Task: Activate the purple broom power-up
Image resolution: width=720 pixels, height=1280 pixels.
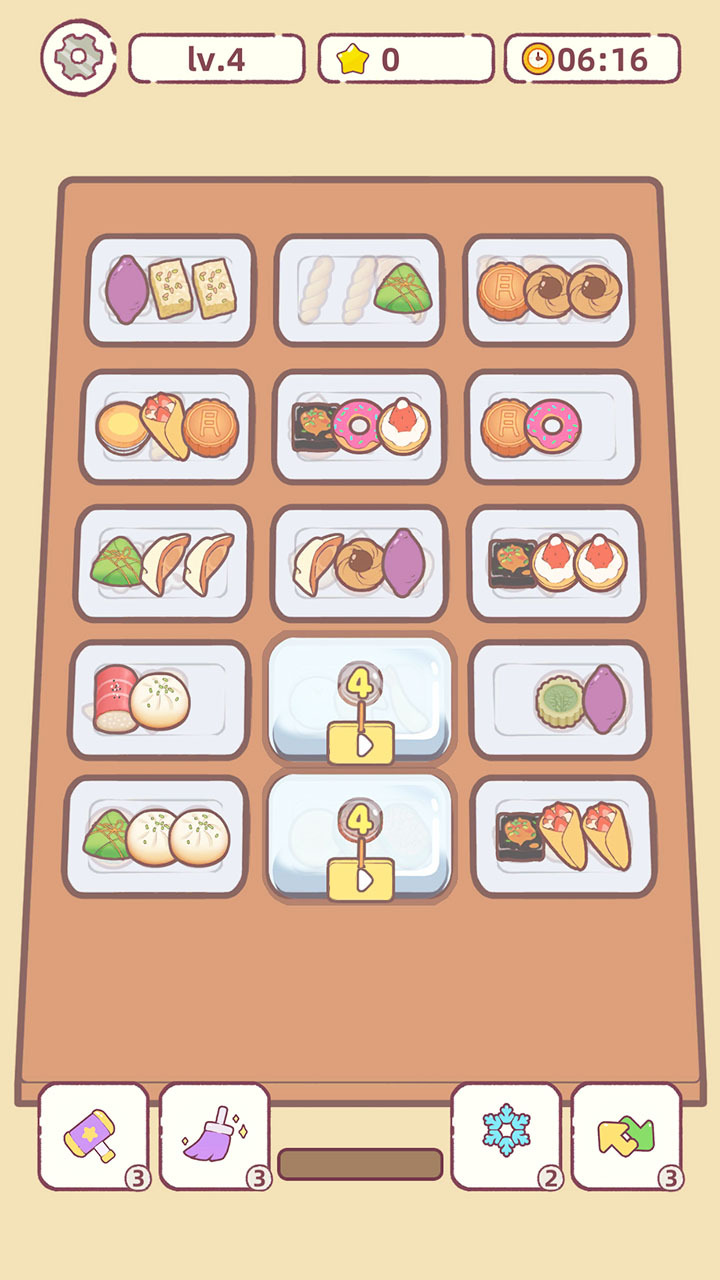Action: coord(214,1136)
